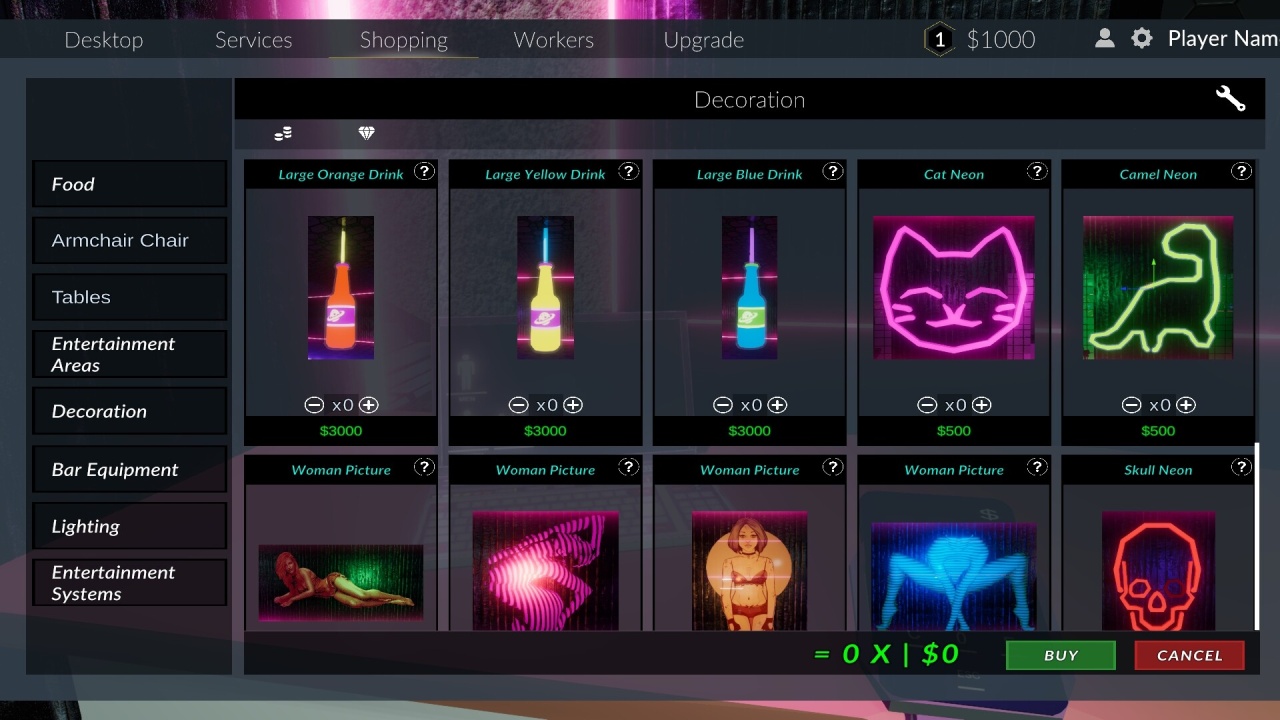Select the Skull Neon item thumbnail
This screenshot has width=1280, height=720.
tap(1158, 570)
